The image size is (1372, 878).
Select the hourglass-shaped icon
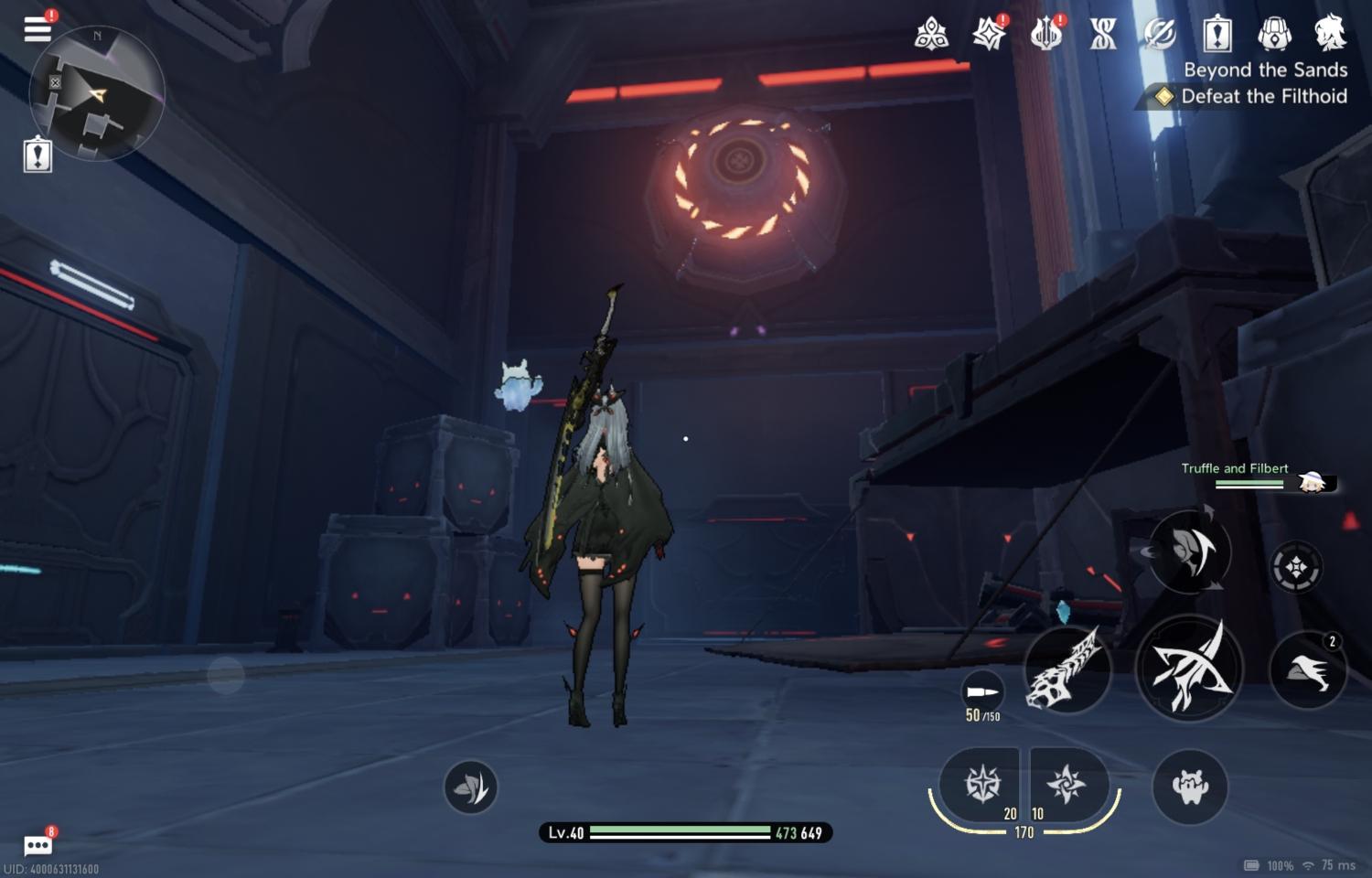[1103, 35]
